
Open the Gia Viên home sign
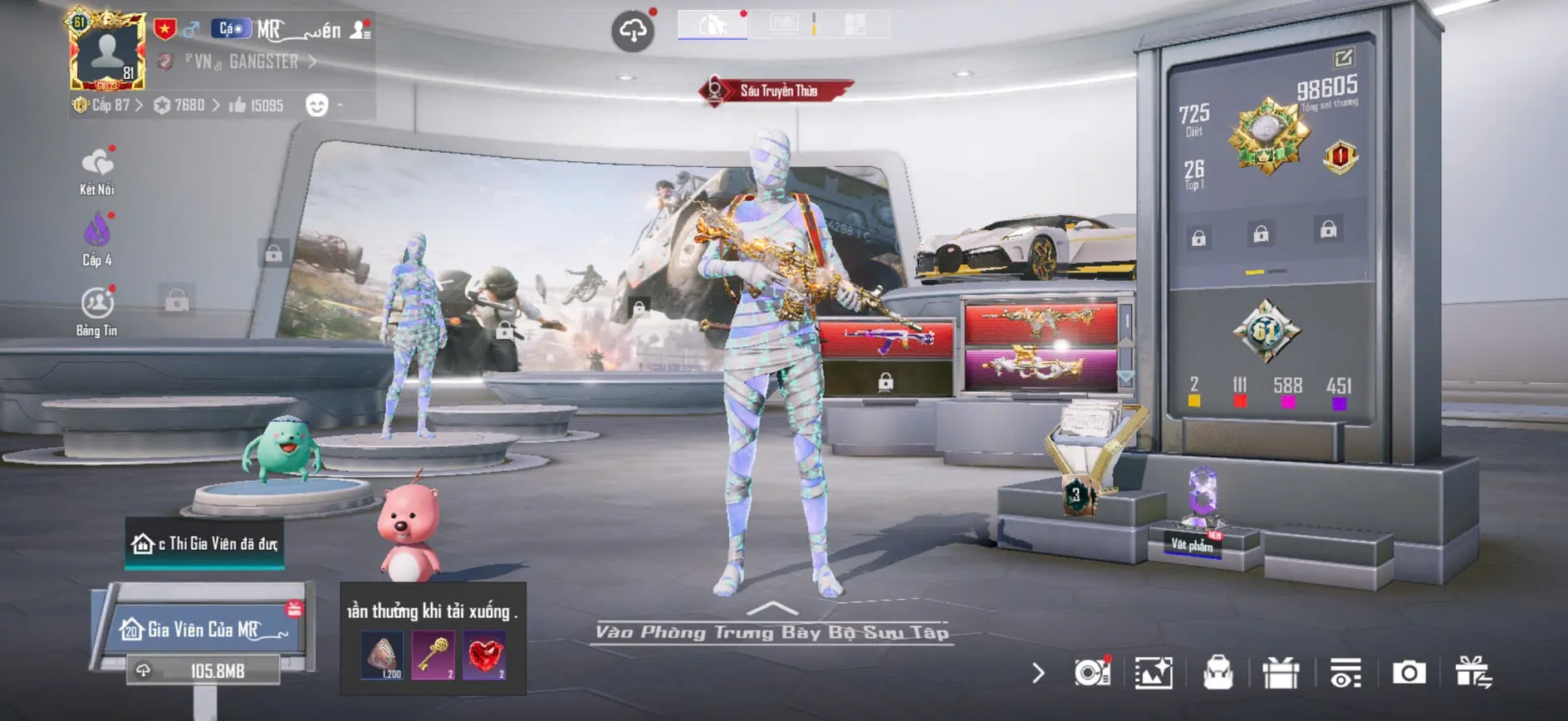tap(204, 629)
